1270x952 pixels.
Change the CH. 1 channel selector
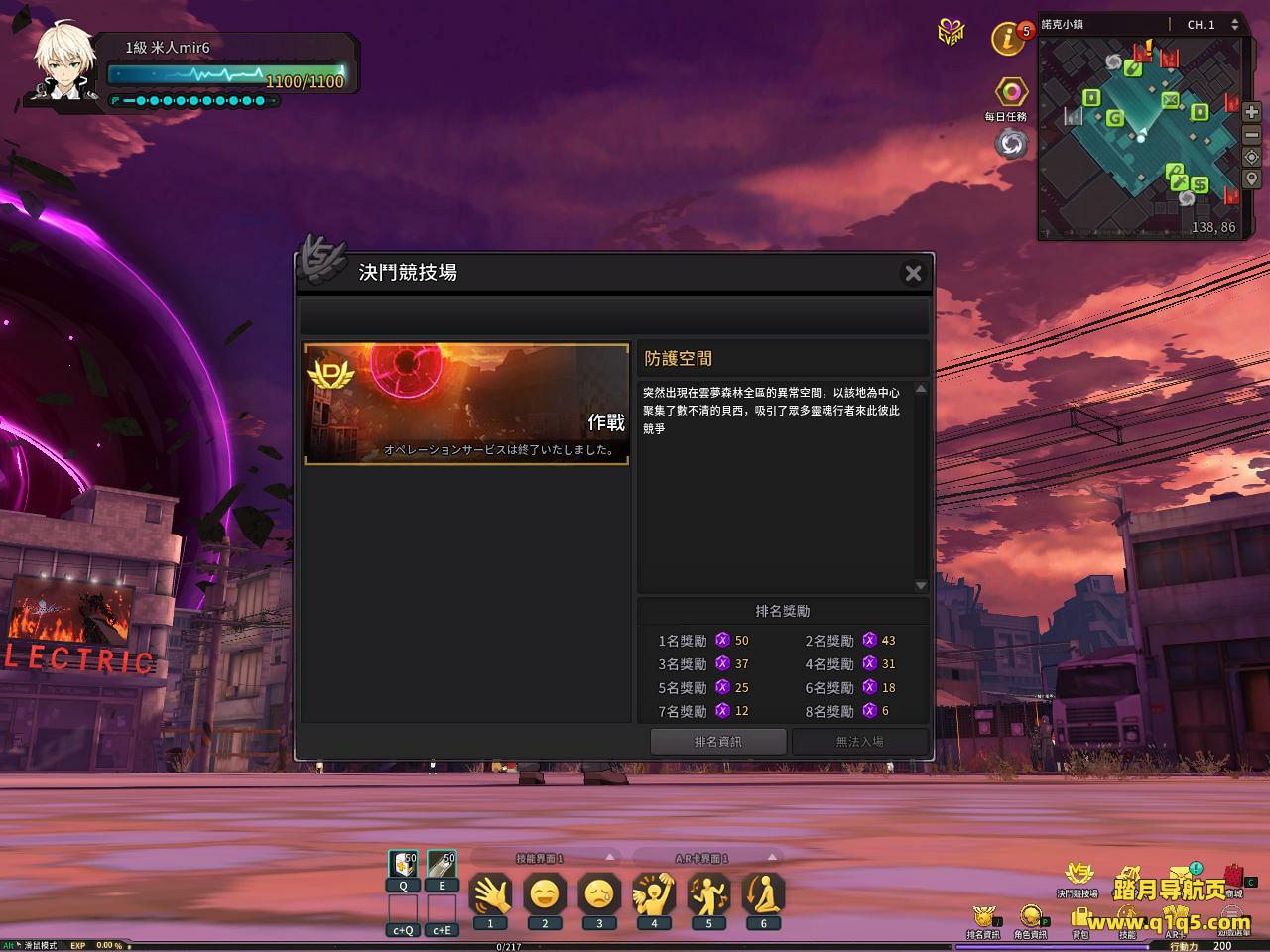tap(1212, 24)
